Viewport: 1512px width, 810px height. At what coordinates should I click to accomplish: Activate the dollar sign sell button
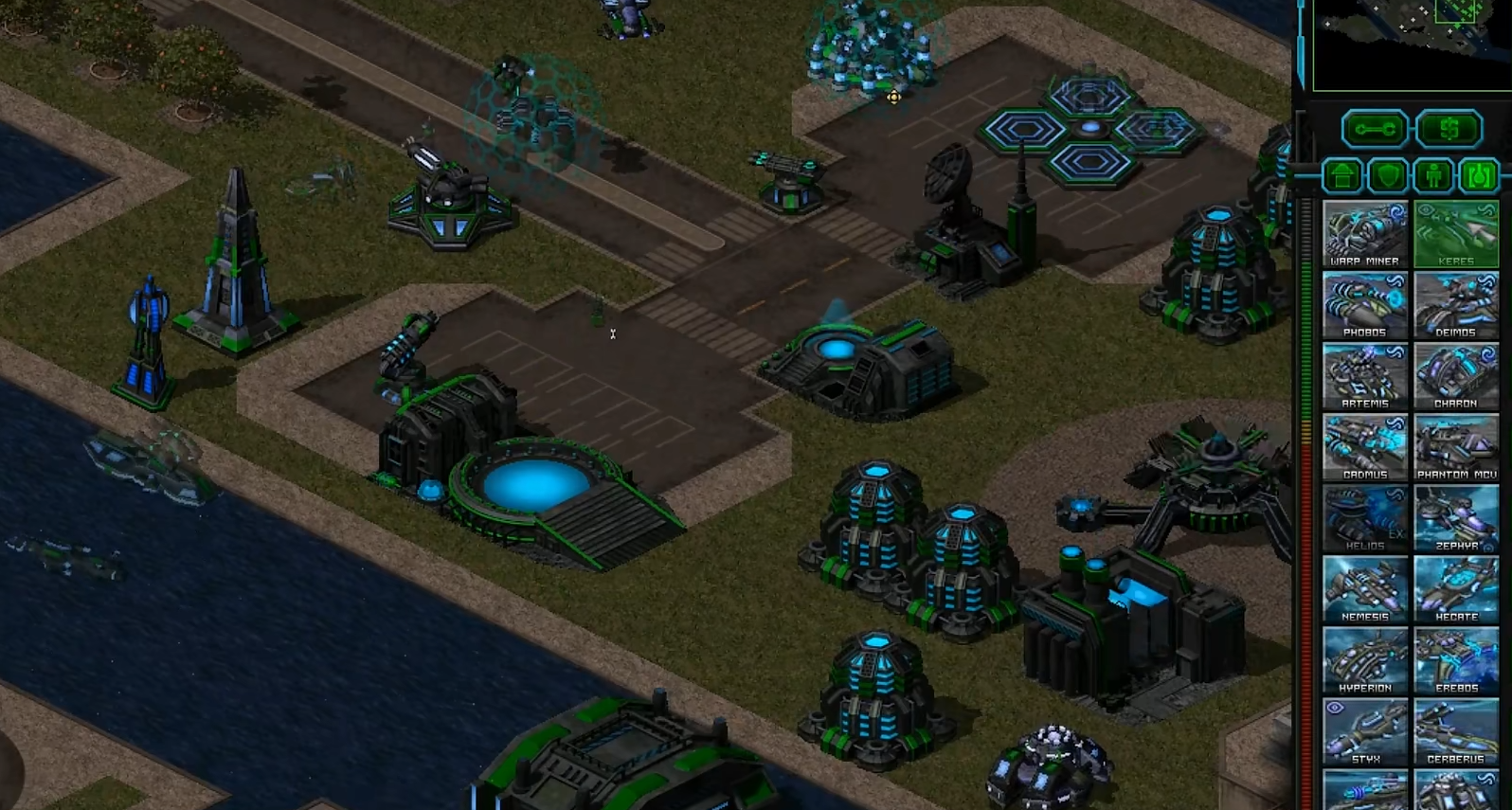(x=1449, y=129)
